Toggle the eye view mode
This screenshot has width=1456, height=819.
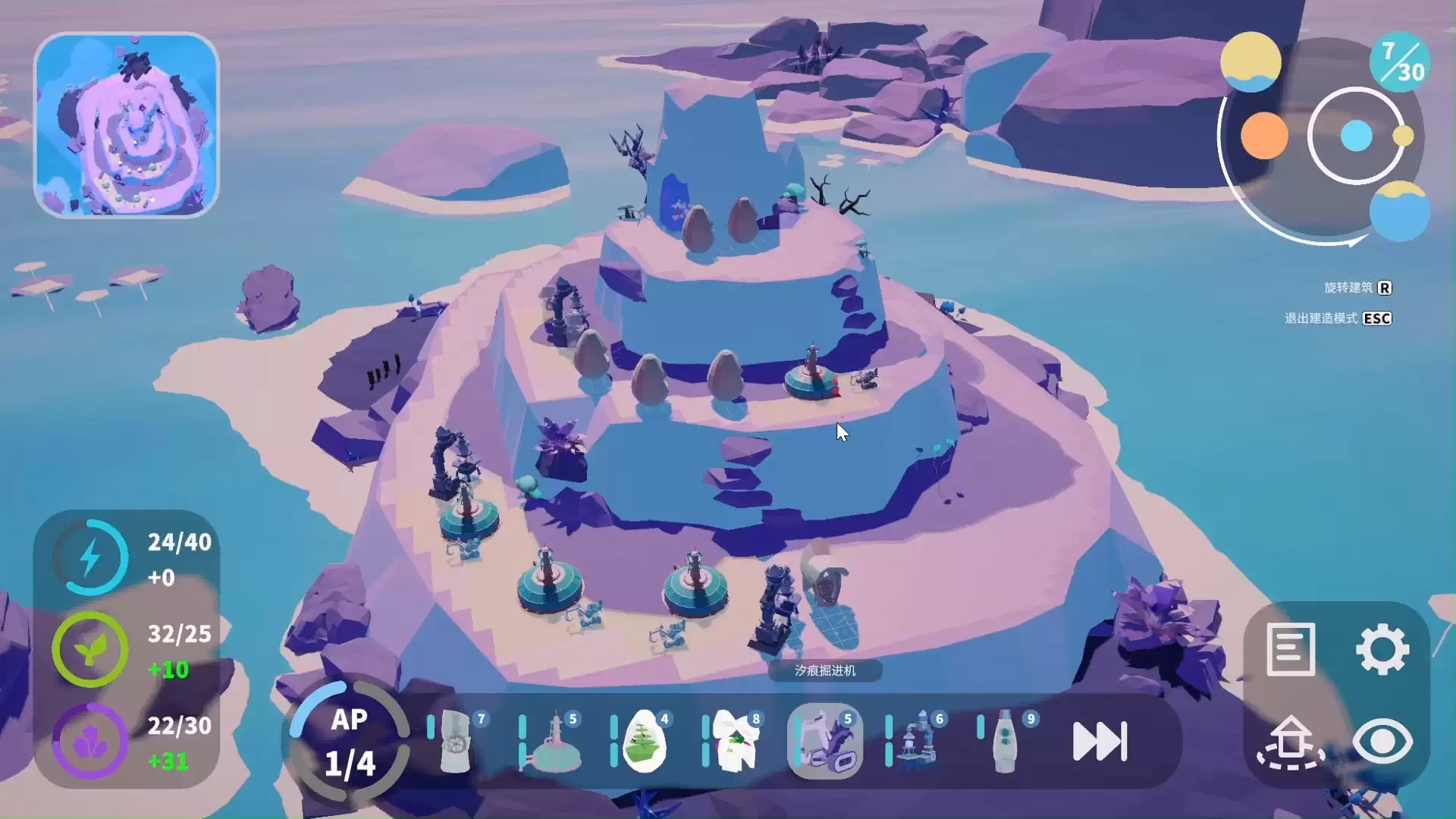pos(1382,741)
